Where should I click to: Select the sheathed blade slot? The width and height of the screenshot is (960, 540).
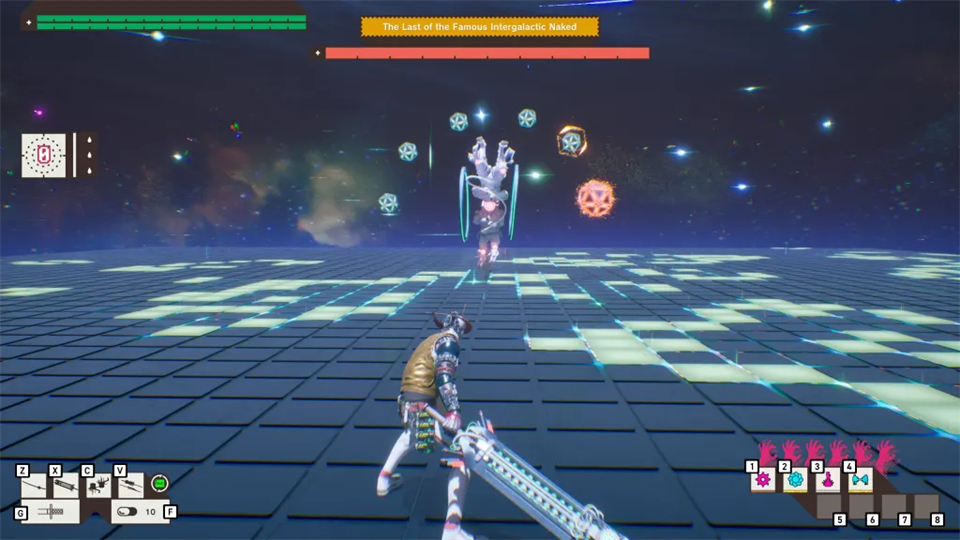pos(51,511)
